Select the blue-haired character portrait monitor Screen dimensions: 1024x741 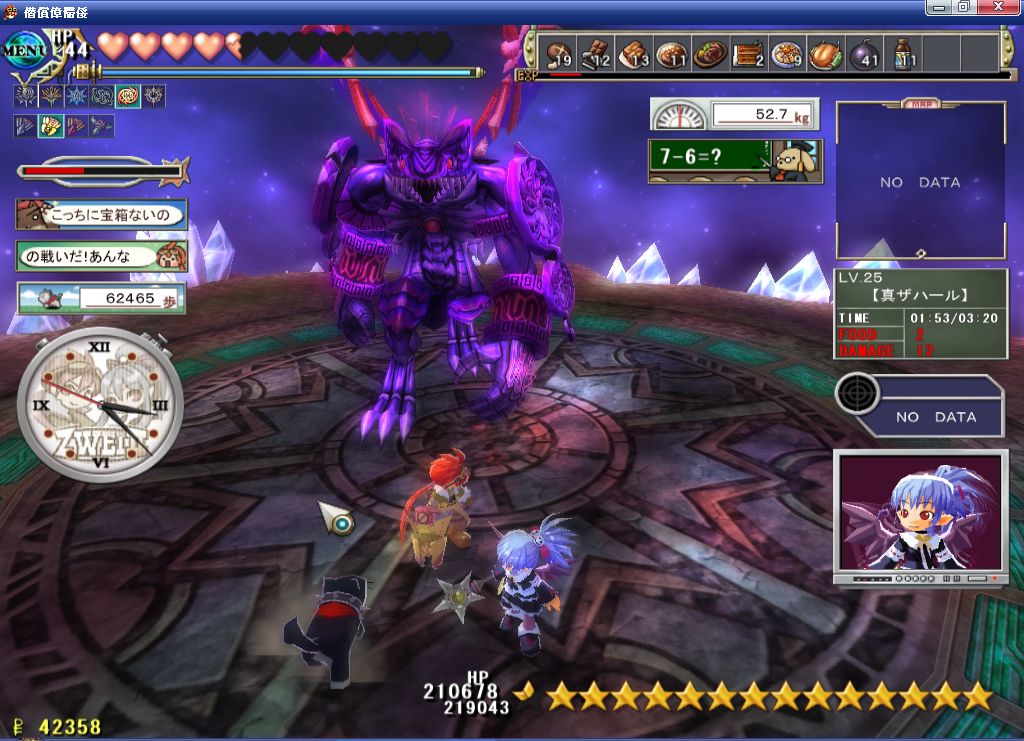click(919, 516)
